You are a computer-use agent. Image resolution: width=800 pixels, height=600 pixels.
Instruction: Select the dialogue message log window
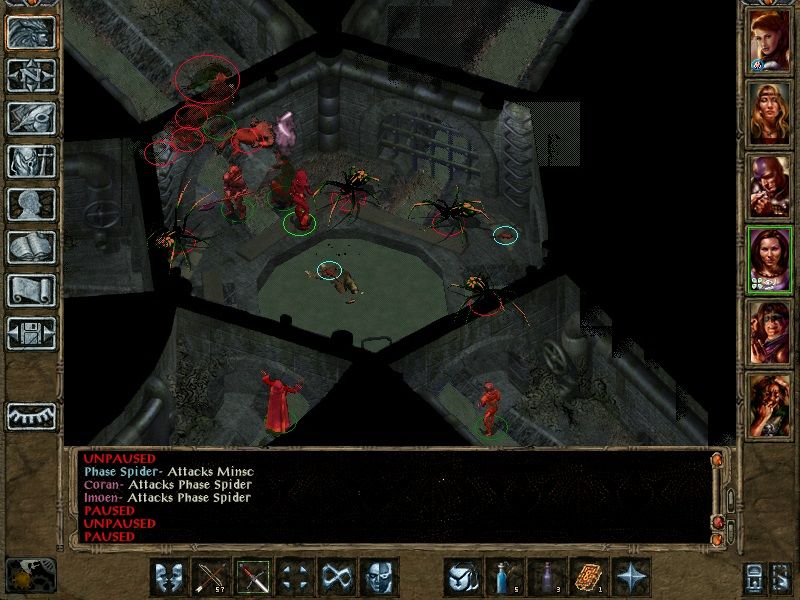pos(390,495)
